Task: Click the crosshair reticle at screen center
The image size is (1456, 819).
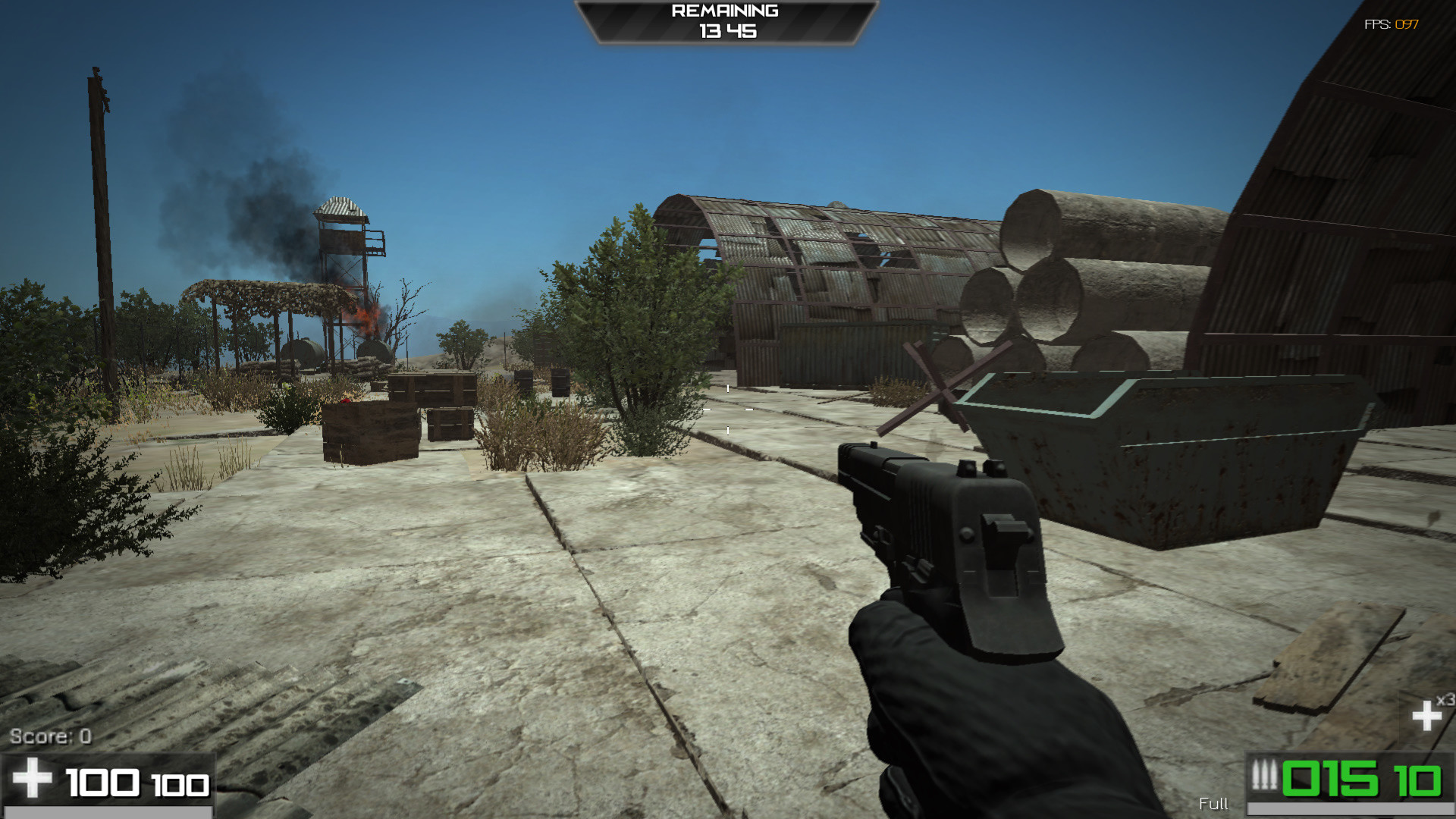Action: 728,409
